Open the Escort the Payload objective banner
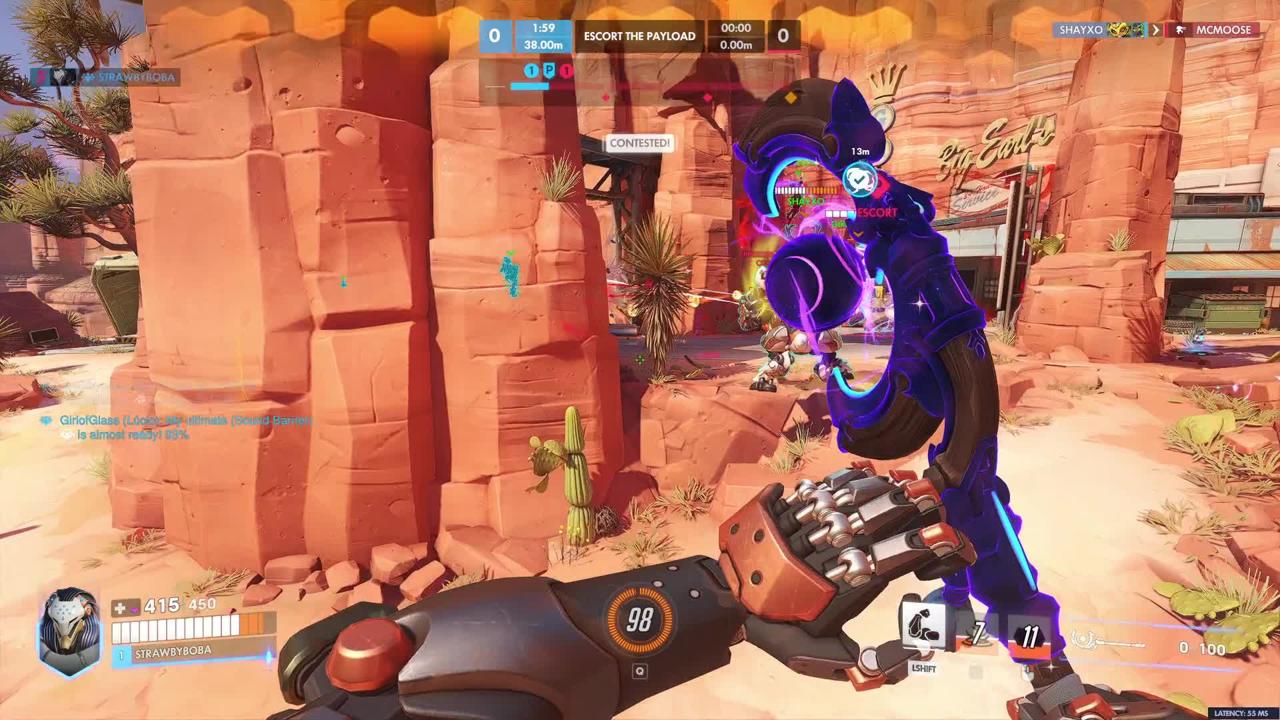The width and height of the screenshot is (1280, 720). click(x=640, y=36)
